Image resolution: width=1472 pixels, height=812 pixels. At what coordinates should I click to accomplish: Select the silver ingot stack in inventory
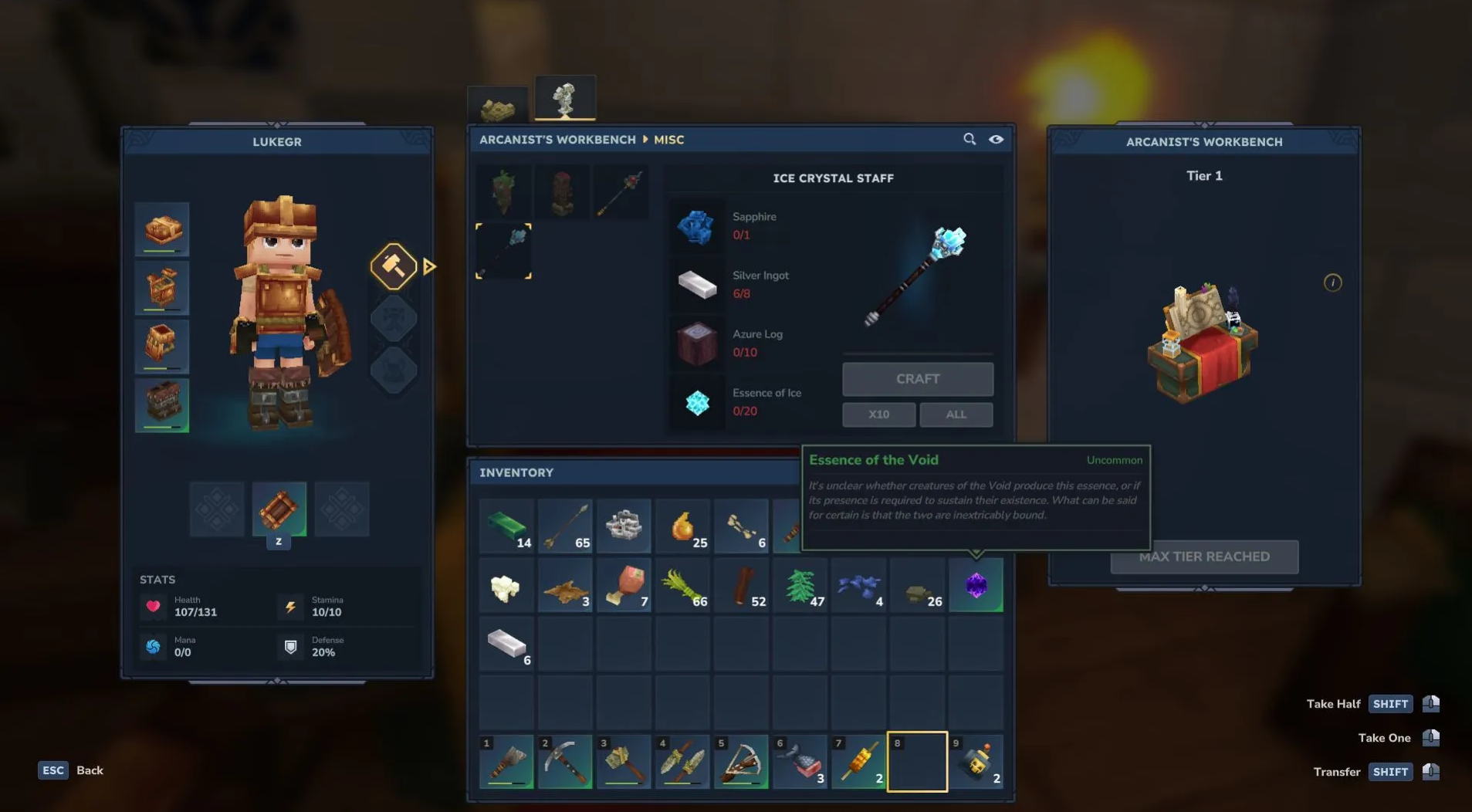click(x=506, y=644)
